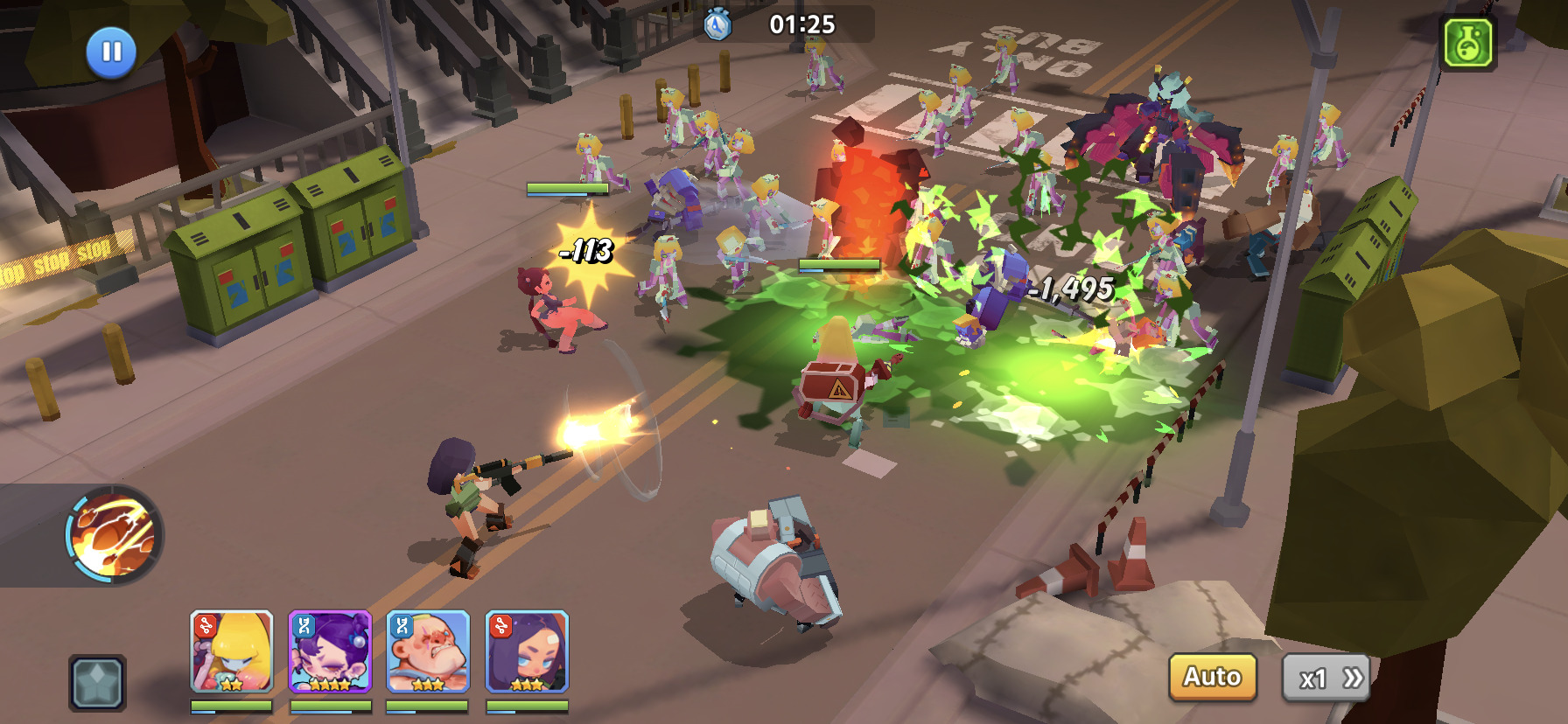
Task: Toggle the Auto battle button
Action: click(1212, 677)
